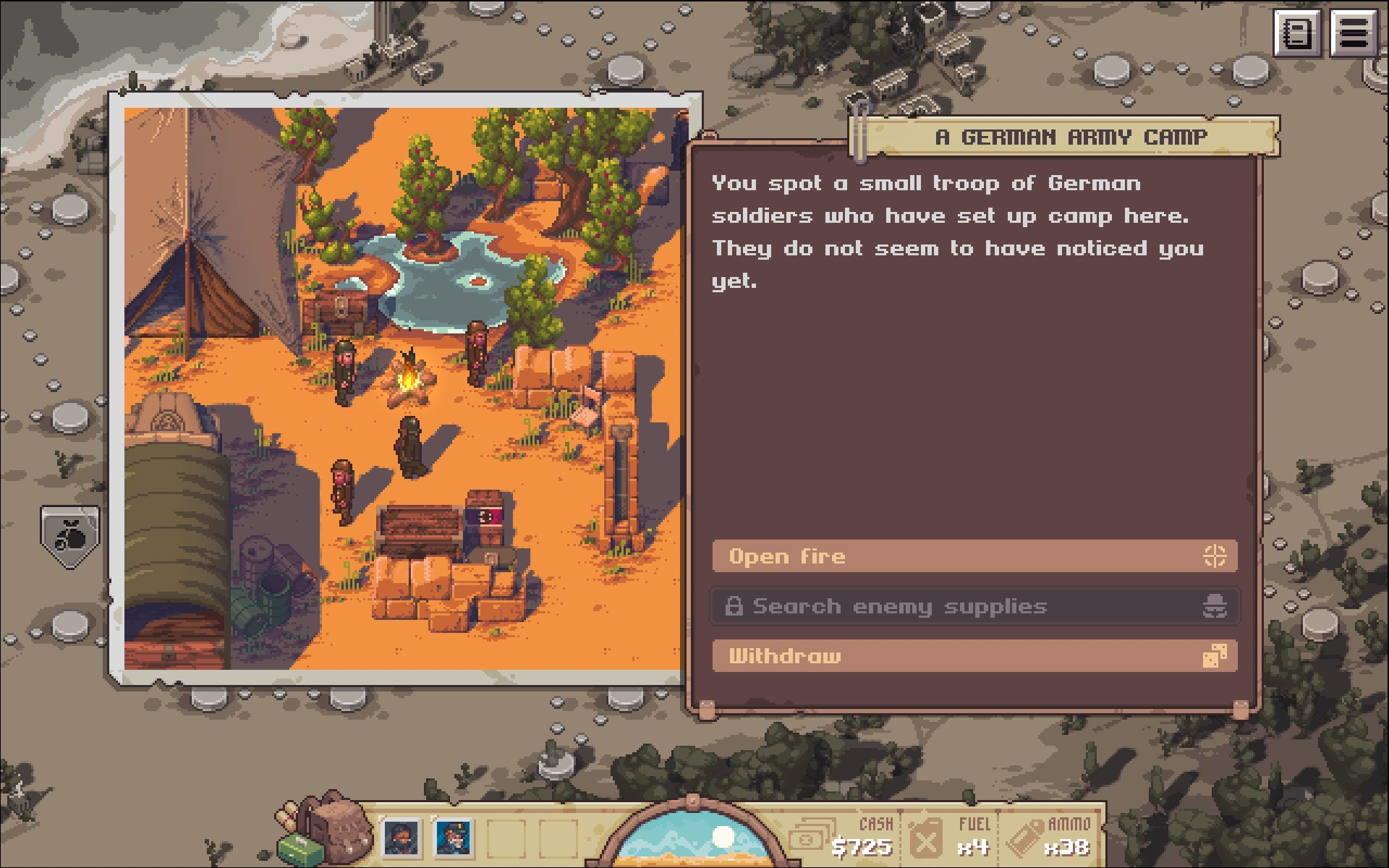Open the hamburger main menu
The width and height of the screenshot is (1389, 868).
pyautogui.click(x=1354, y=33)
